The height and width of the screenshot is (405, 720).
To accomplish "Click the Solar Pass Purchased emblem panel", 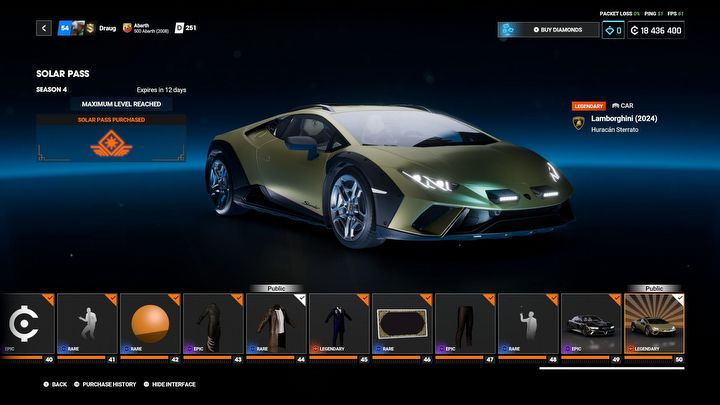I will [x=111, y=141].
